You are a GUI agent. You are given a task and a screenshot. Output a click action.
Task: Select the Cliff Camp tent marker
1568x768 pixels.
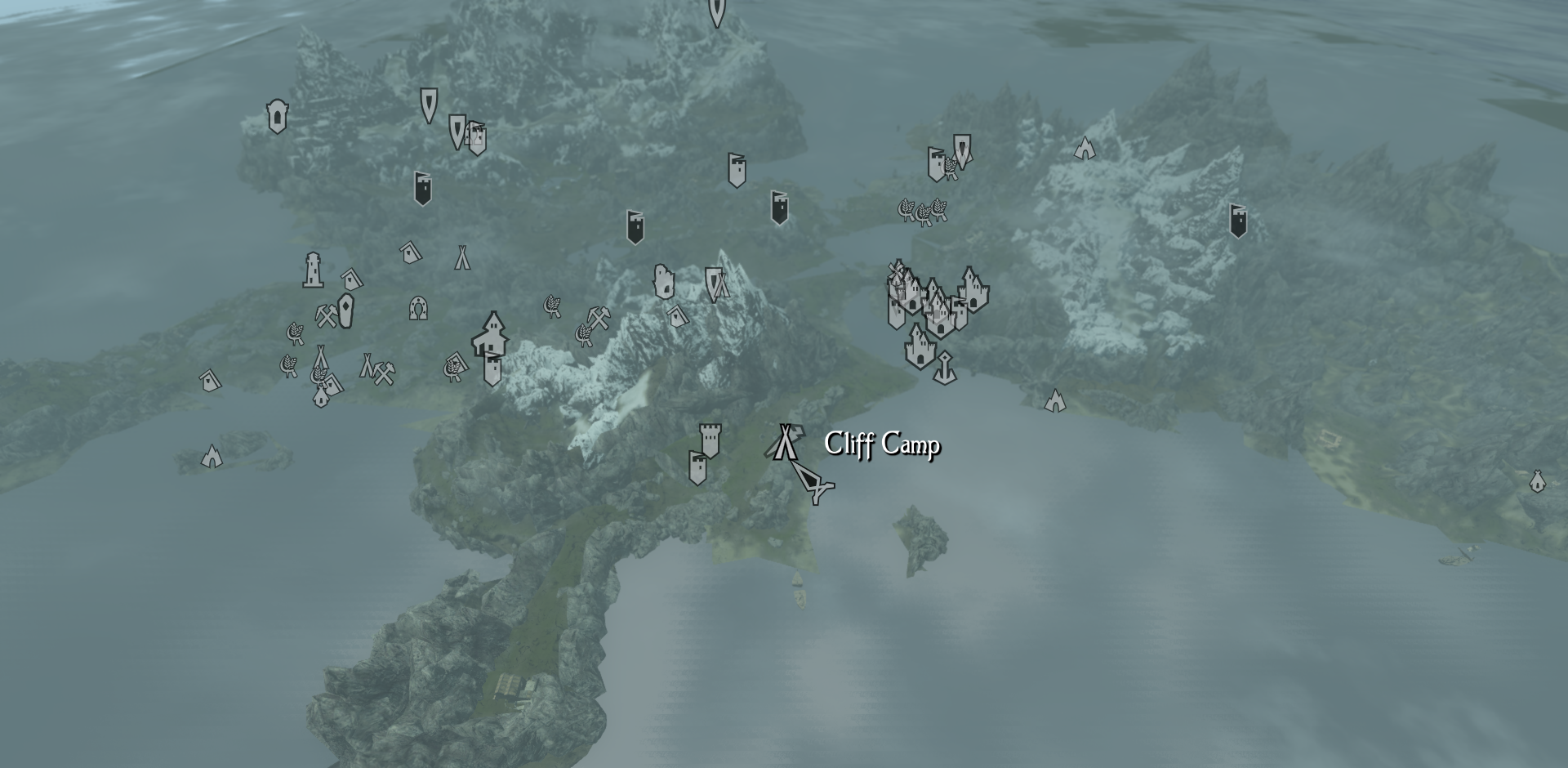785,442
